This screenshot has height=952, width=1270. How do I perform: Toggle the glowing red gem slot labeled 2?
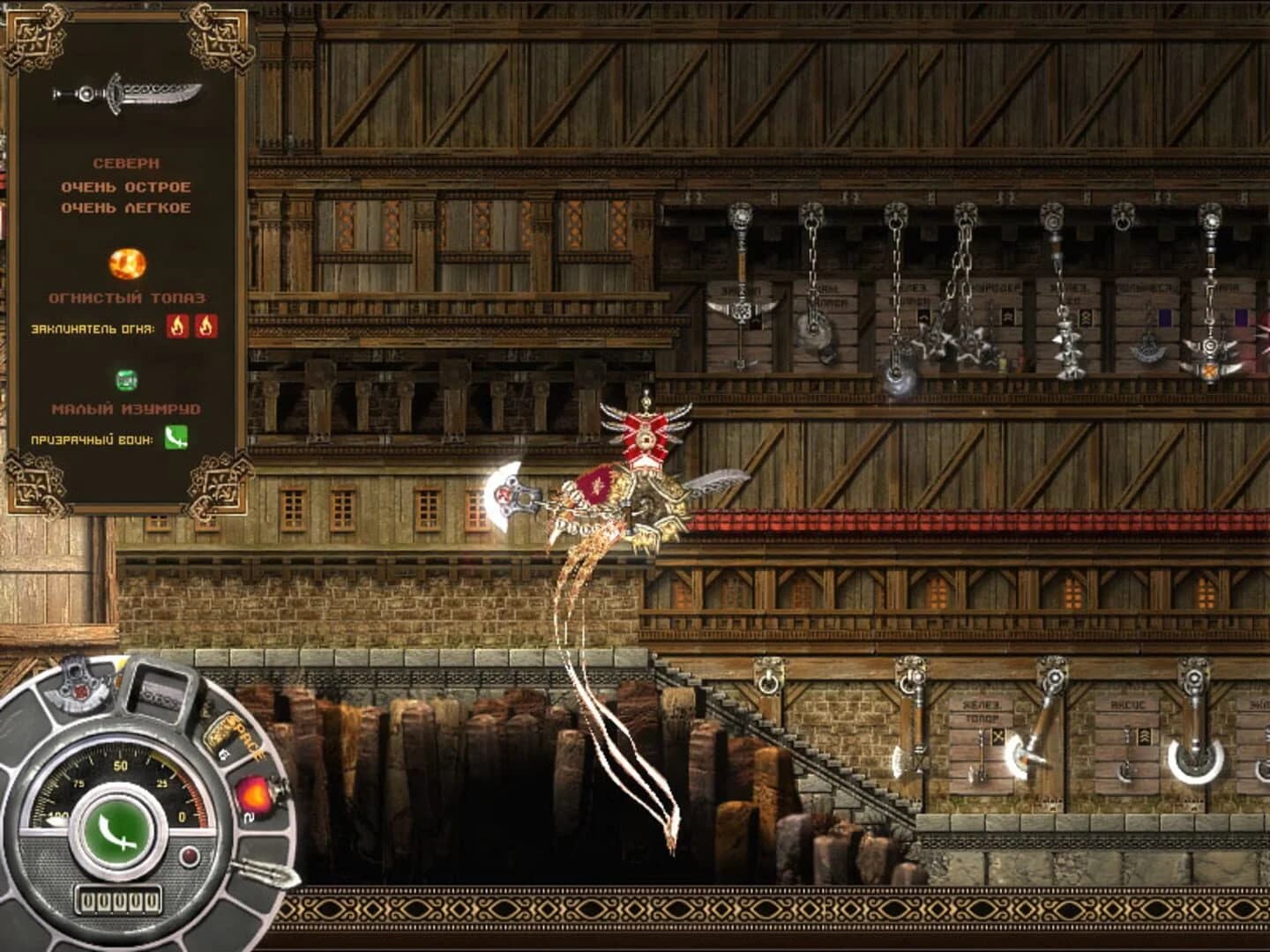pyautogui.click(x=255, y=793)
